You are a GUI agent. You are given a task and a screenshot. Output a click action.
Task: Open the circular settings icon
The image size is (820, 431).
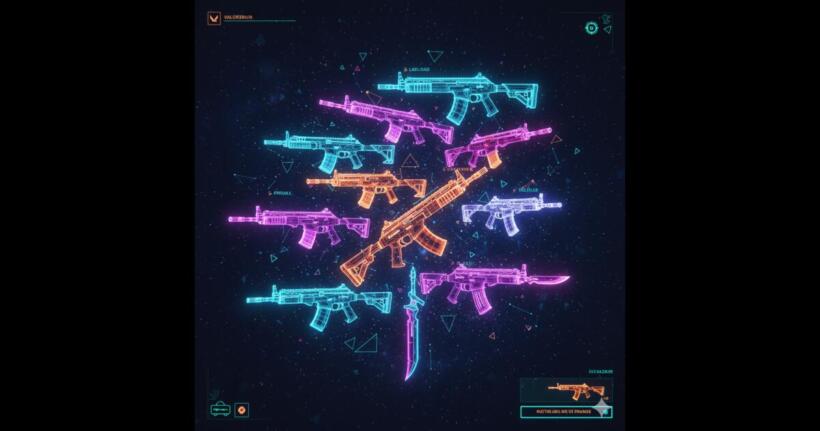(591, 28)
